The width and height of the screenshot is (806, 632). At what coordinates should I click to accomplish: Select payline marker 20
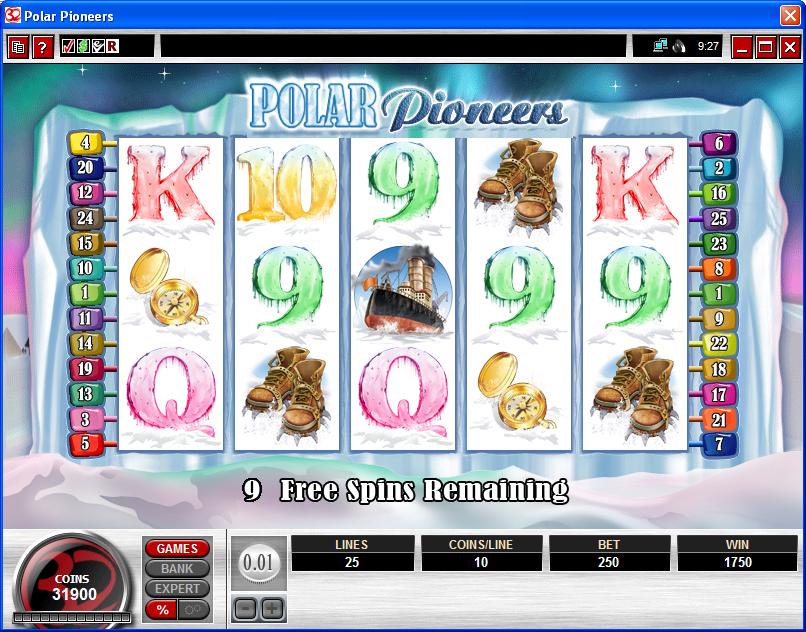85,168
